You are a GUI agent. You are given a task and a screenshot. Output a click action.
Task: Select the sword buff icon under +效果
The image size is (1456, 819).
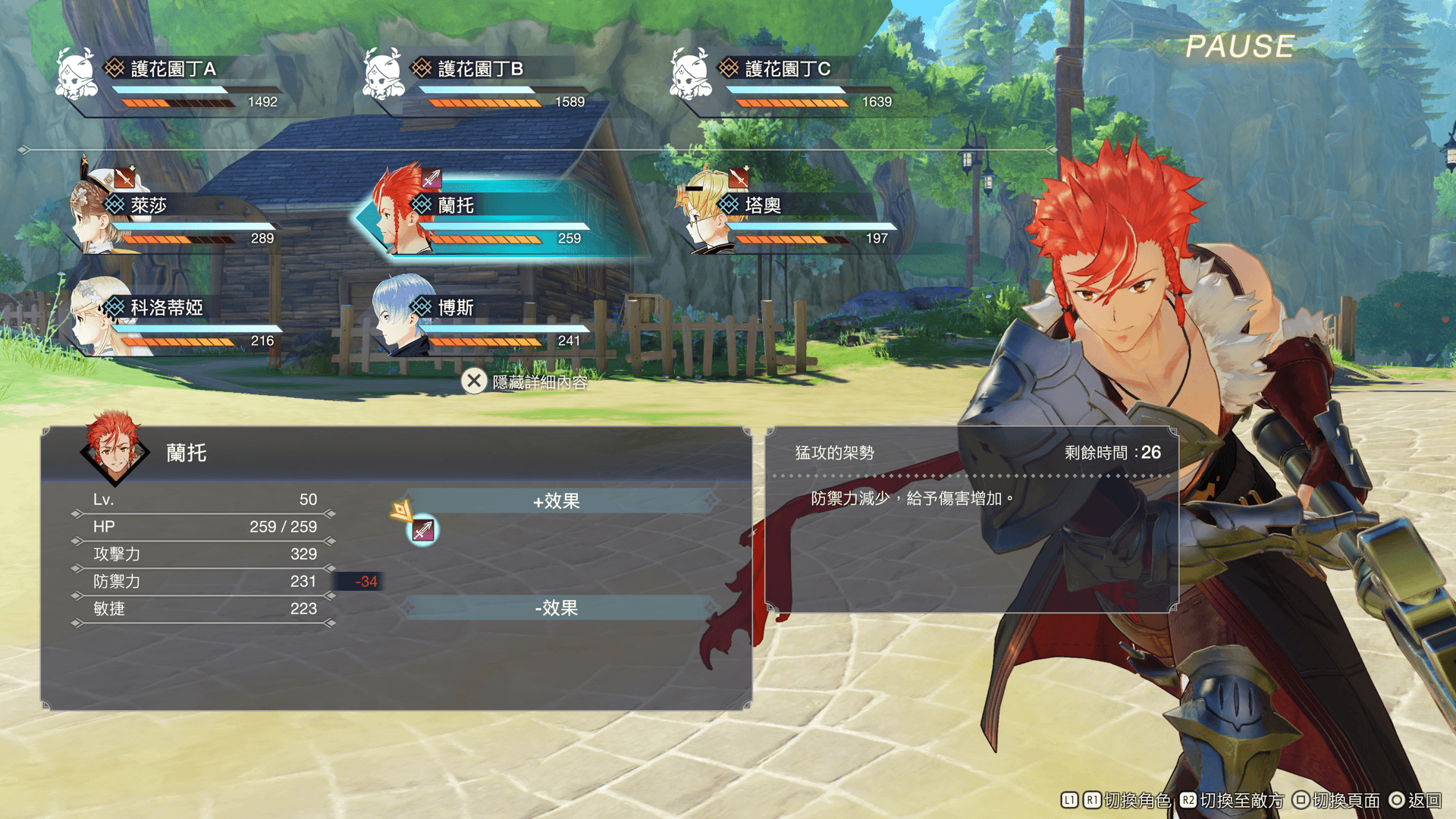(423, 530)
